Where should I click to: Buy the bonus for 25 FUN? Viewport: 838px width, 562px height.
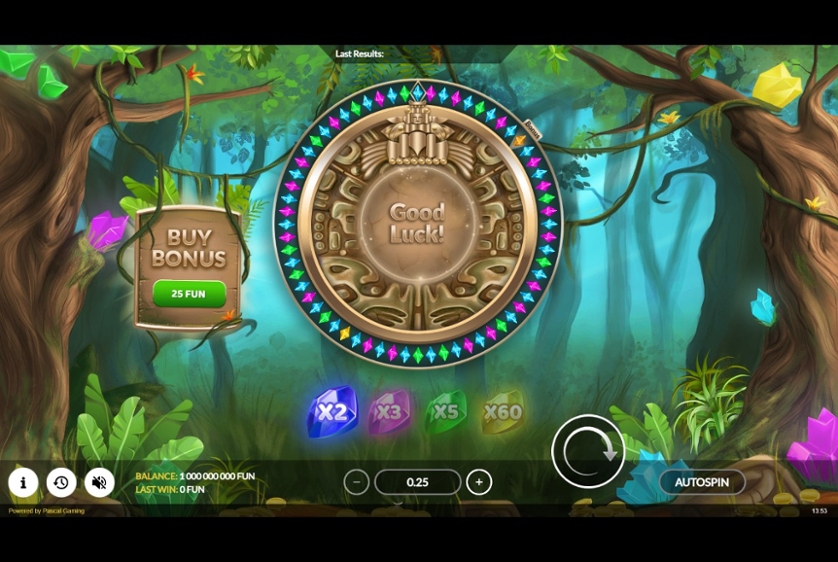[x=189, y=294]
